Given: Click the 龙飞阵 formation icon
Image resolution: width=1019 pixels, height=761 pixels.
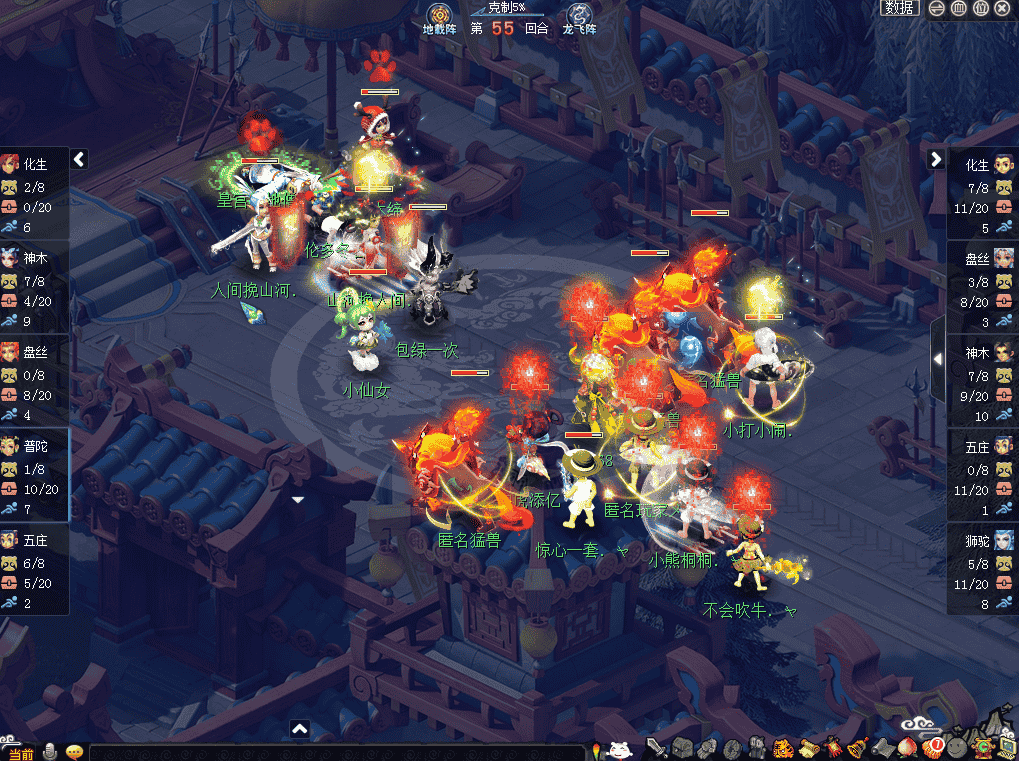Looking at the screenshot, I should point(579,15).
